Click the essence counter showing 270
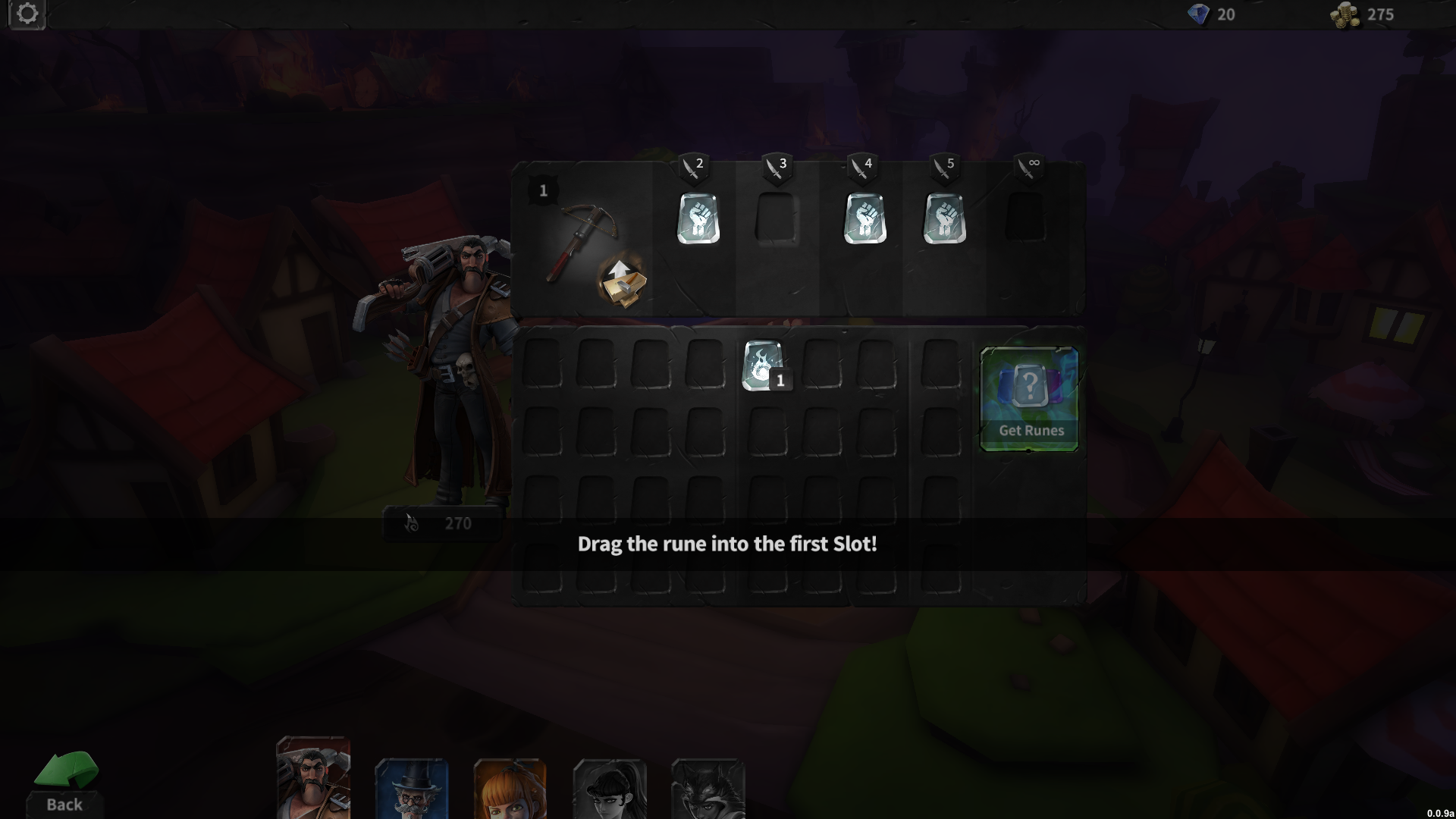Viewport: 1456px width, 819px height. tap(442, 523)
